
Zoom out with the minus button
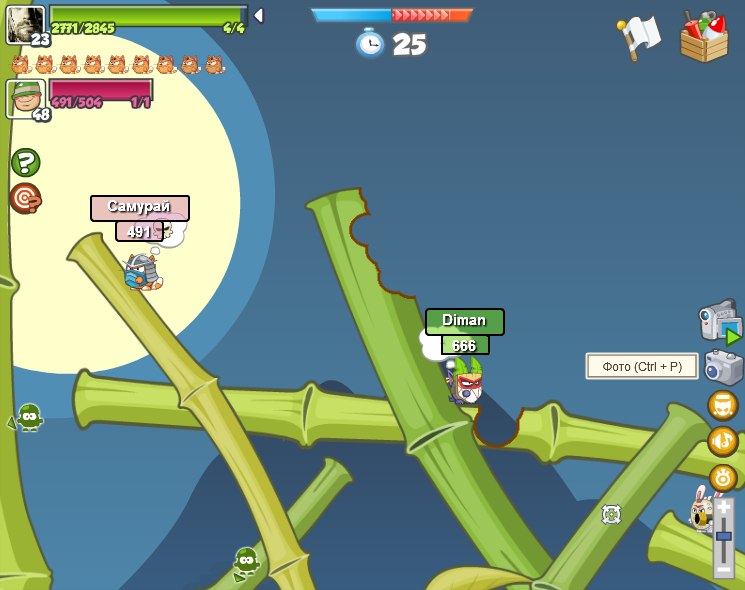click(723, 568)
